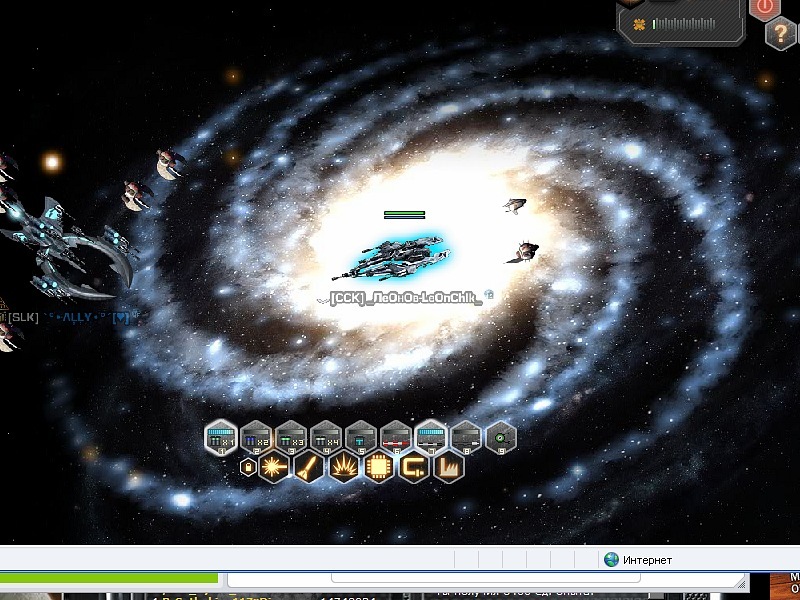Pick hotbar slot number 5
800x600 pixels.
[x=360, y=436]
